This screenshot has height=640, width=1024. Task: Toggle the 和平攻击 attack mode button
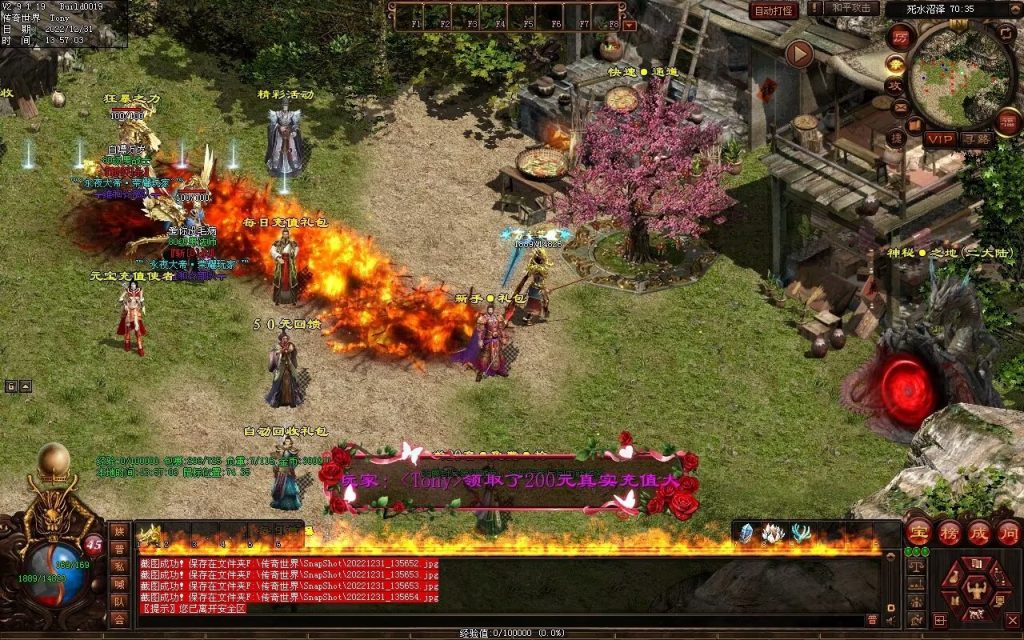[x=853, y=9]
